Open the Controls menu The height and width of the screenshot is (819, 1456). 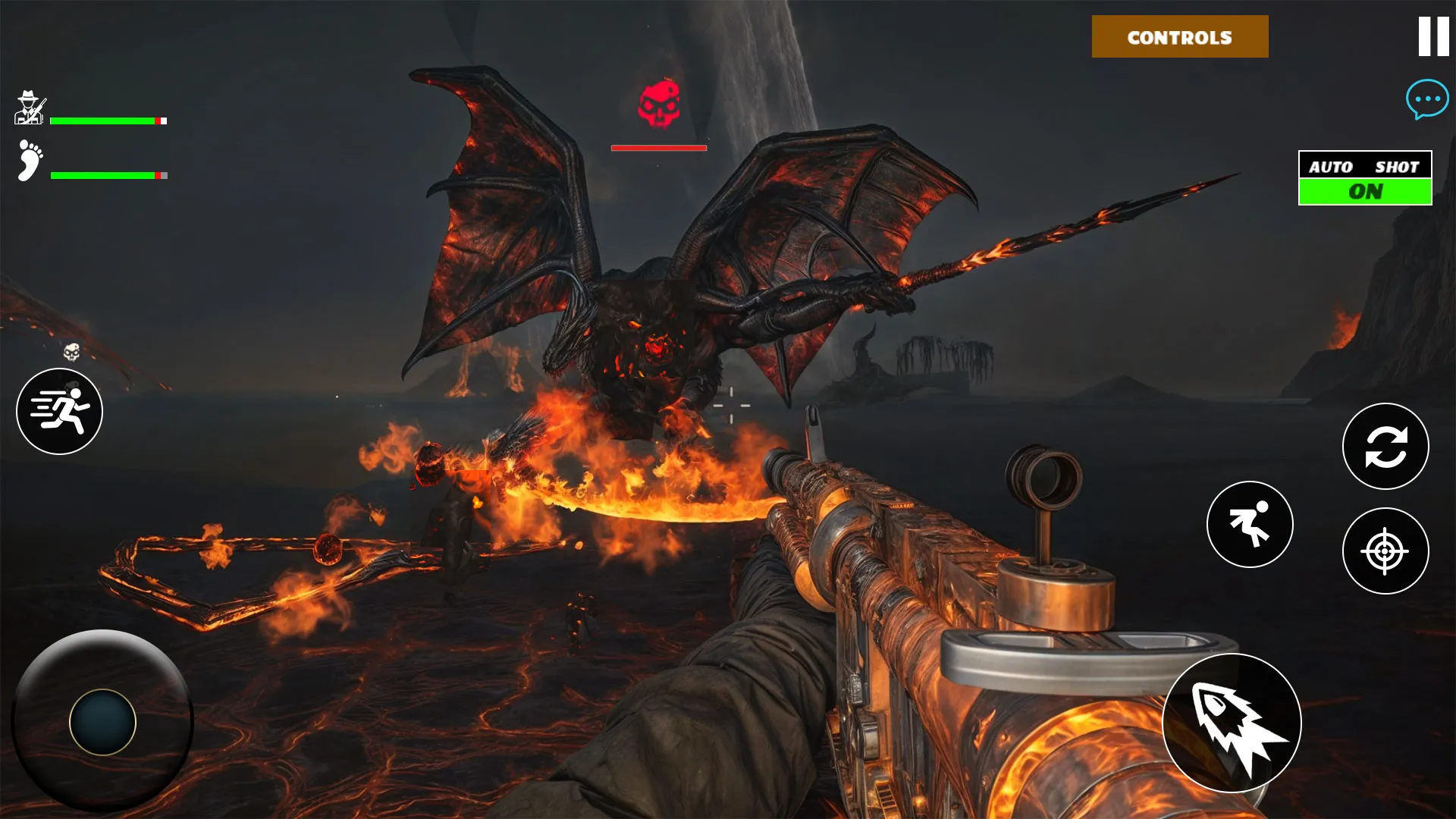pyautogui.click(x=1179, y=36)
